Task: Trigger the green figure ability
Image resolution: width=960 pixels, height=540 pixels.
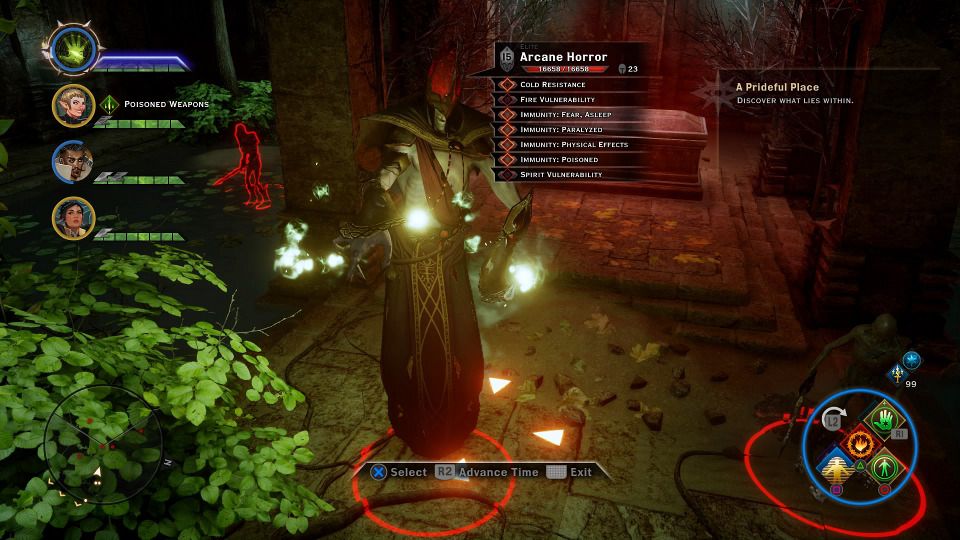Action: point(883,466)
